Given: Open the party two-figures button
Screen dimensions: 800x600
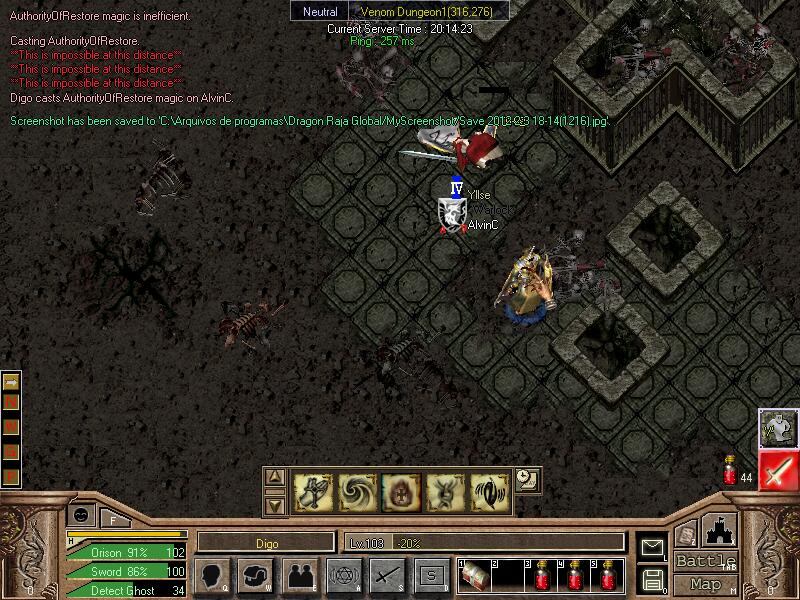Looking at the screenshot, I should [x=299, y=576].
